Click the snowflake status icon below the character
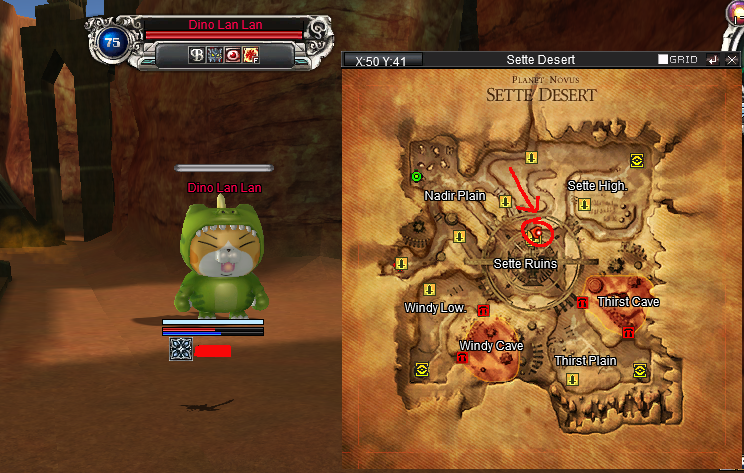The height and width of the screenshot is (473, 744). [x=181, y=349]
